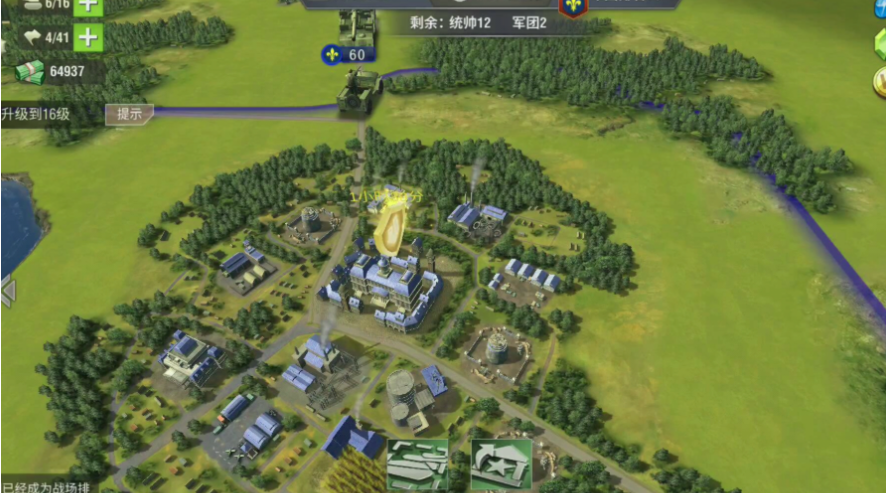
Task: Open the star-and-arrow icon at the bottom
Action: point(500,464)
